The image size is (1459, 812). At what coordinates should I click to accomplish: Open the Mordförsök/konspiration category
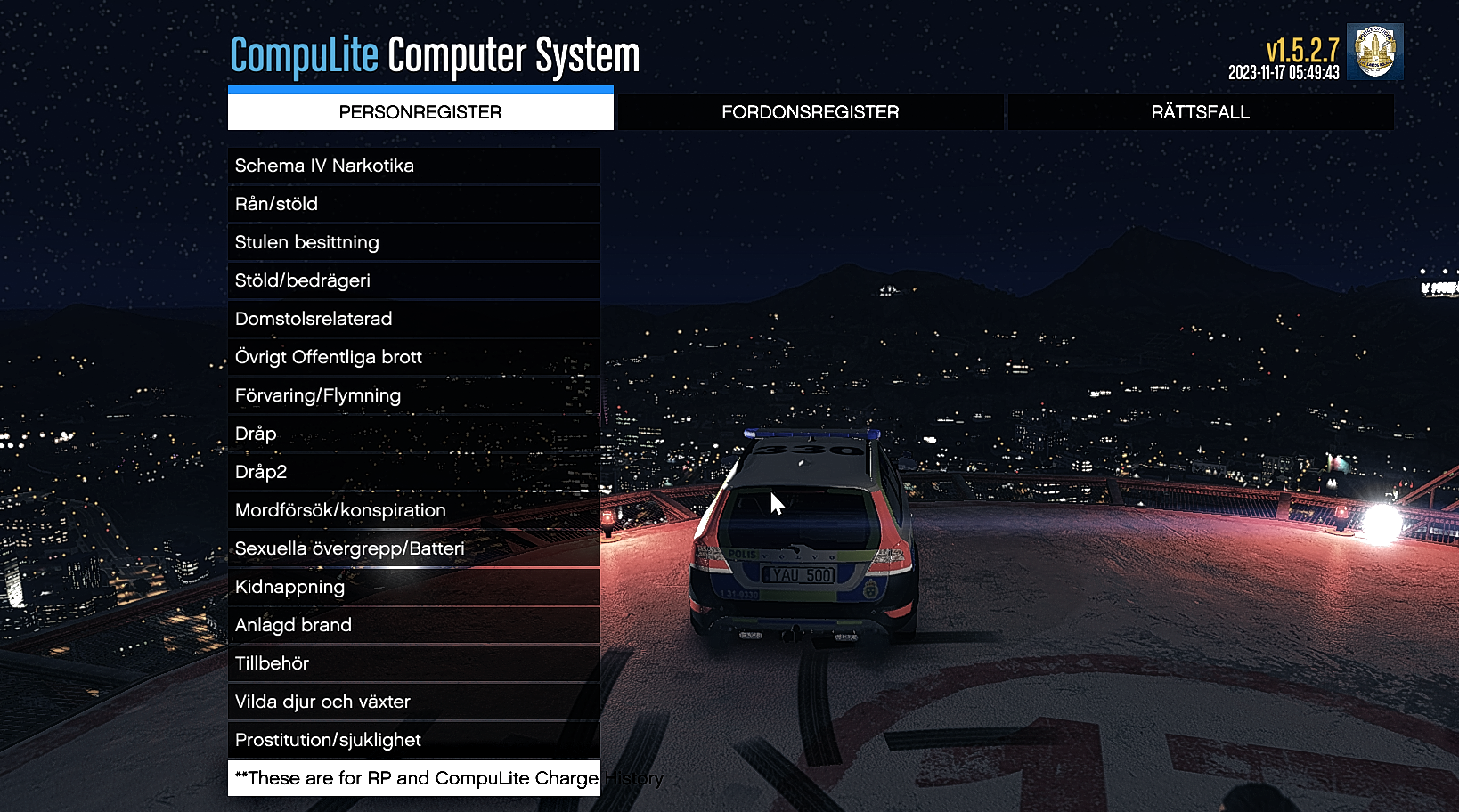point(413,510)
